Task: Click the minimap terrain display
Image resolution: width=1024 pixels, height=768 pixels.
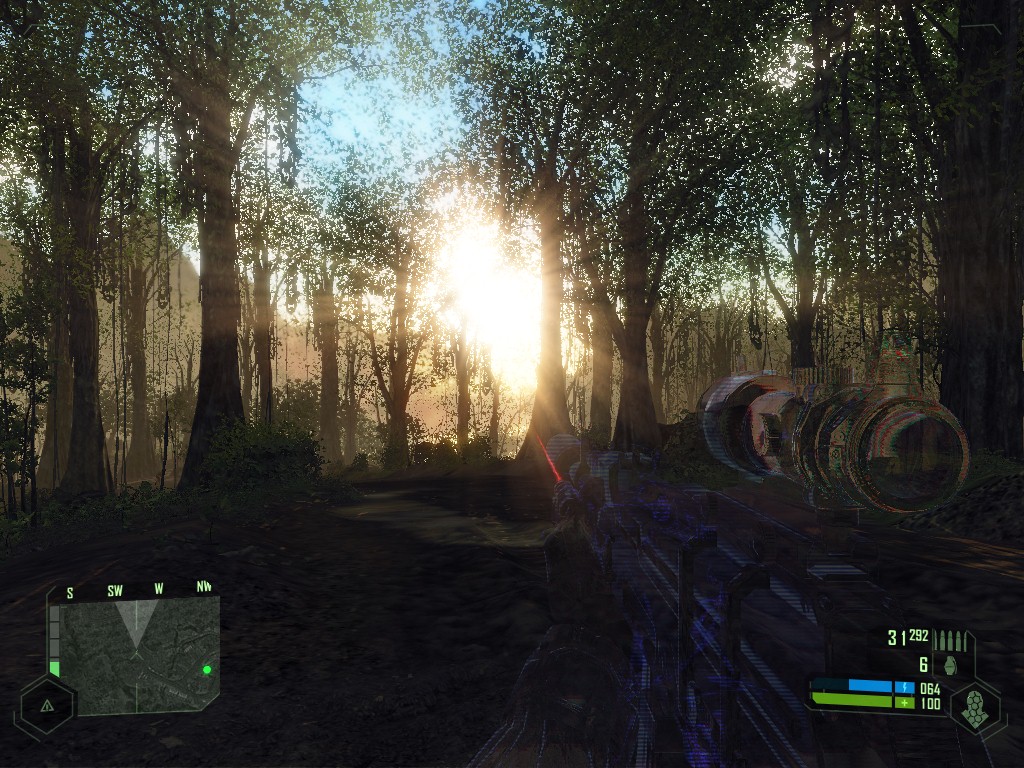Action: (135, 656)
